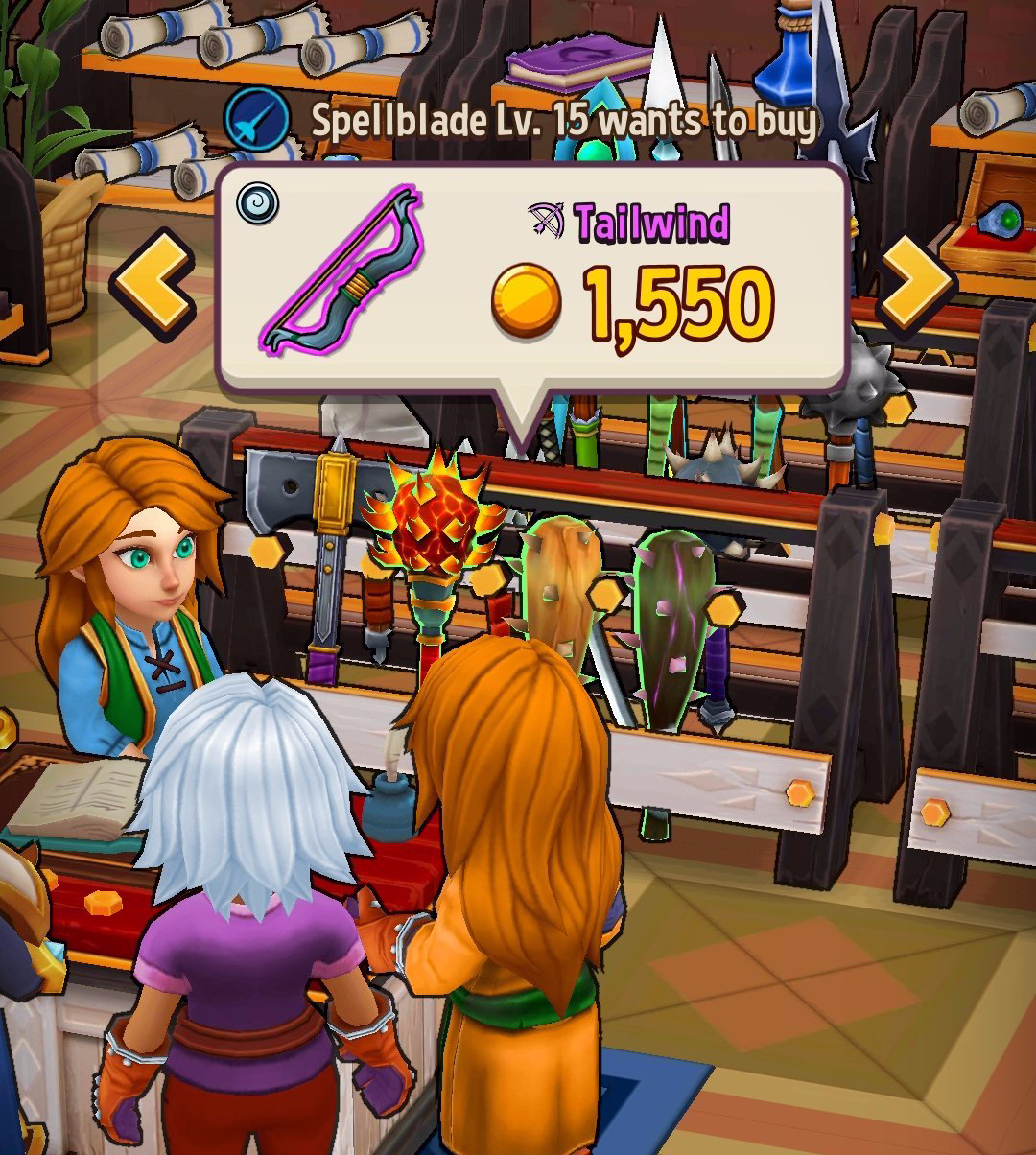Go to the previous customer with the left arrow
Viewport: 1036px width, 1155px height.
click(152, 282)
